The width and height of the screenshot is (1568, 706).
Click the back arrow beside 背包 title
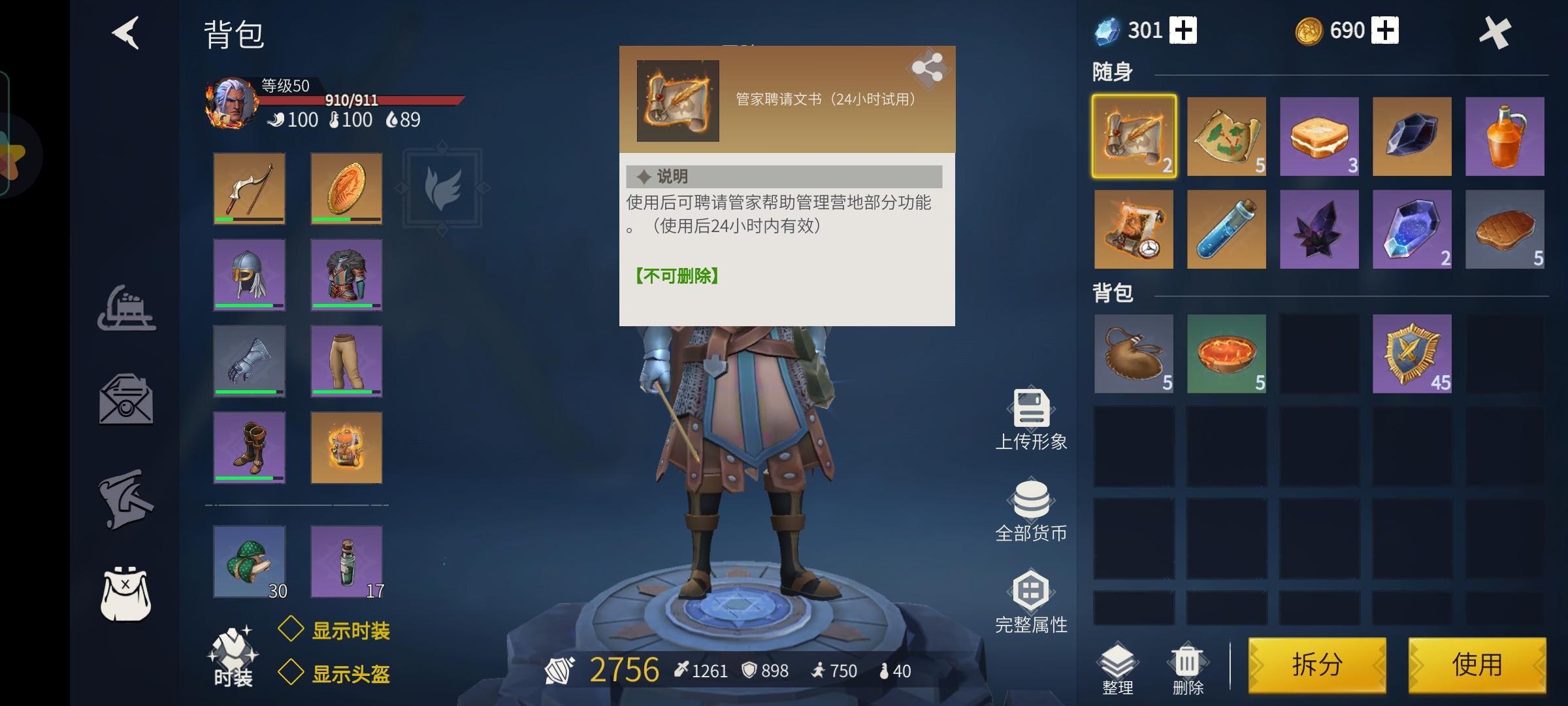125,34
